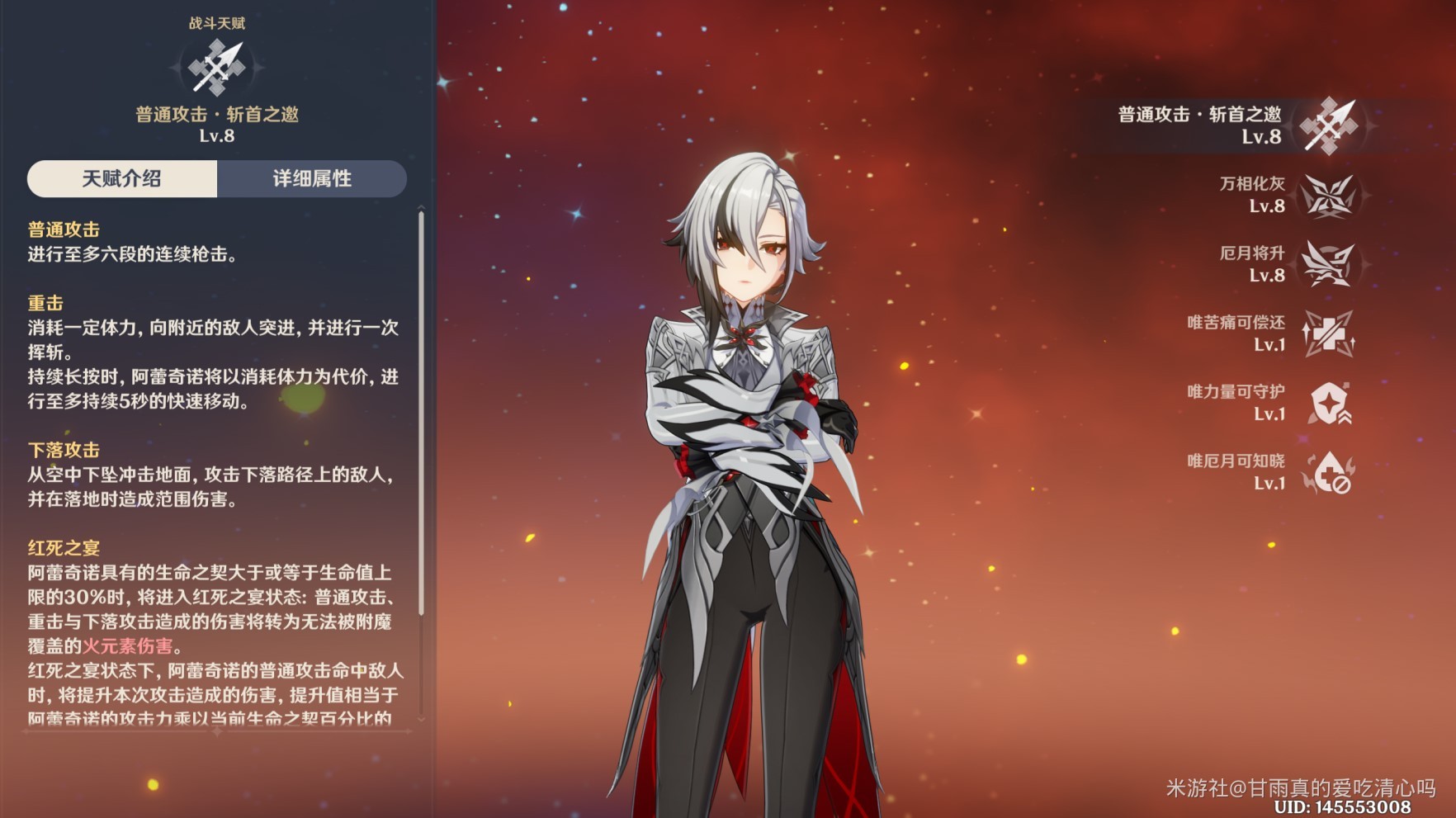Switch to the 详细属性 tab
The height and width of the screenshot is (818, 1456).
(x=311, y=179)
